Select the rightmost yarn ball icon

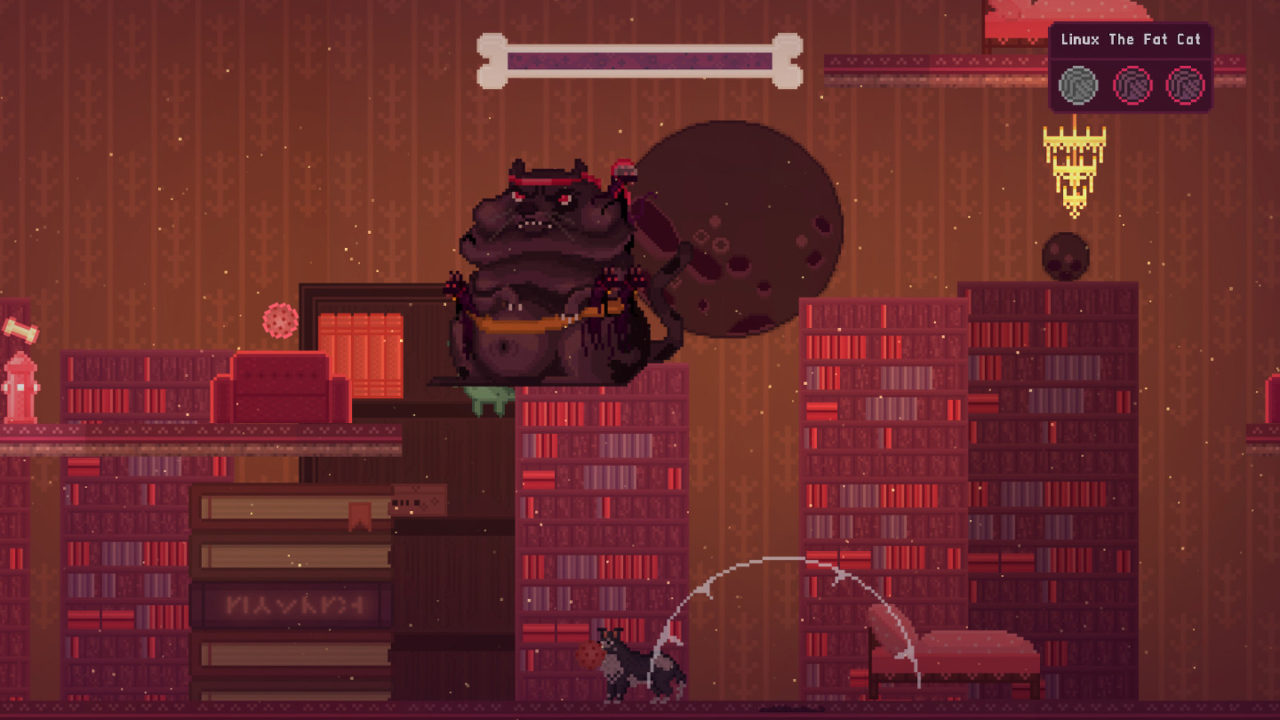pyautogui.click(x=1185, y=85)
